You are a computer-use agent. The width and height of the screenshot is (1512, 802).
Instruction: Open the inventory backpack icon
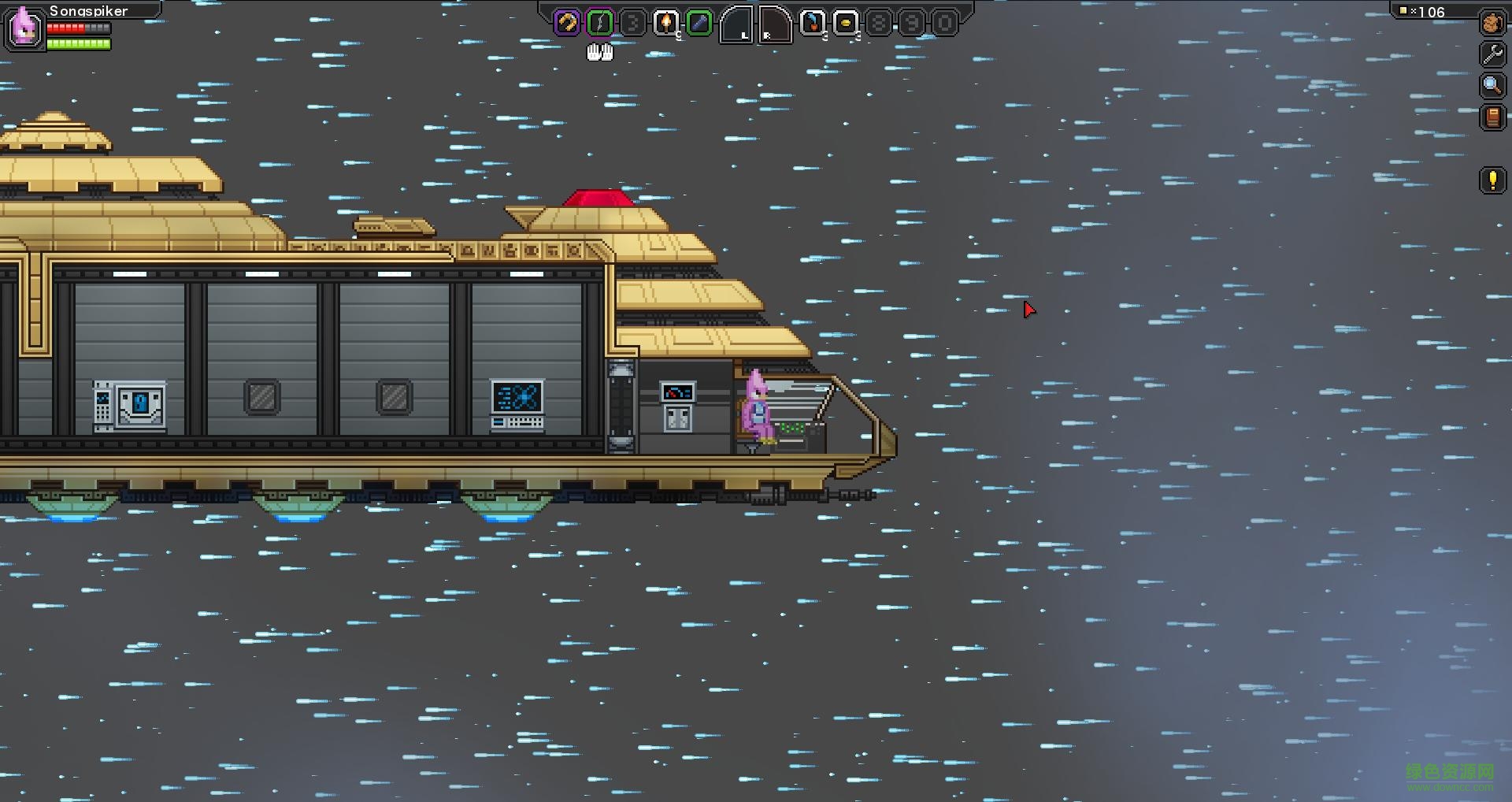point(1492,22)
